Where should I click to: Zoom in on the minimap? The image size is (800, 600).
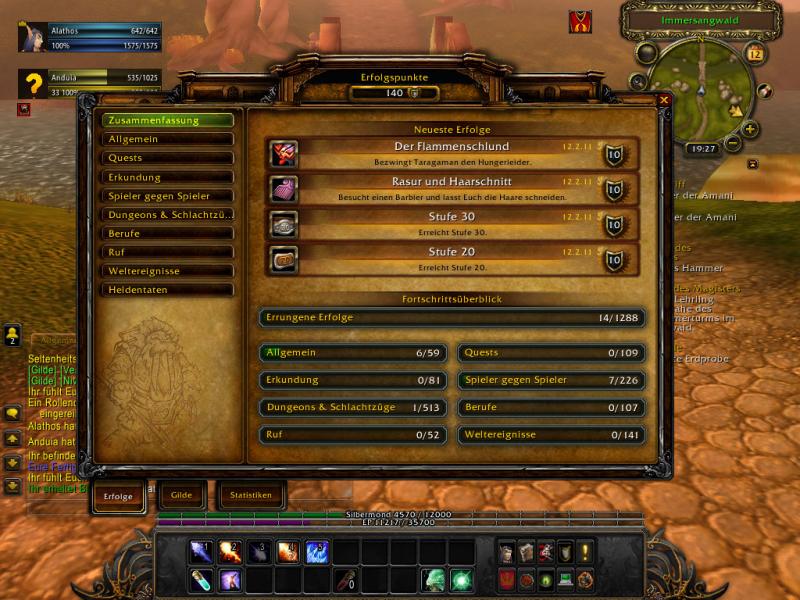pos(750,129)
